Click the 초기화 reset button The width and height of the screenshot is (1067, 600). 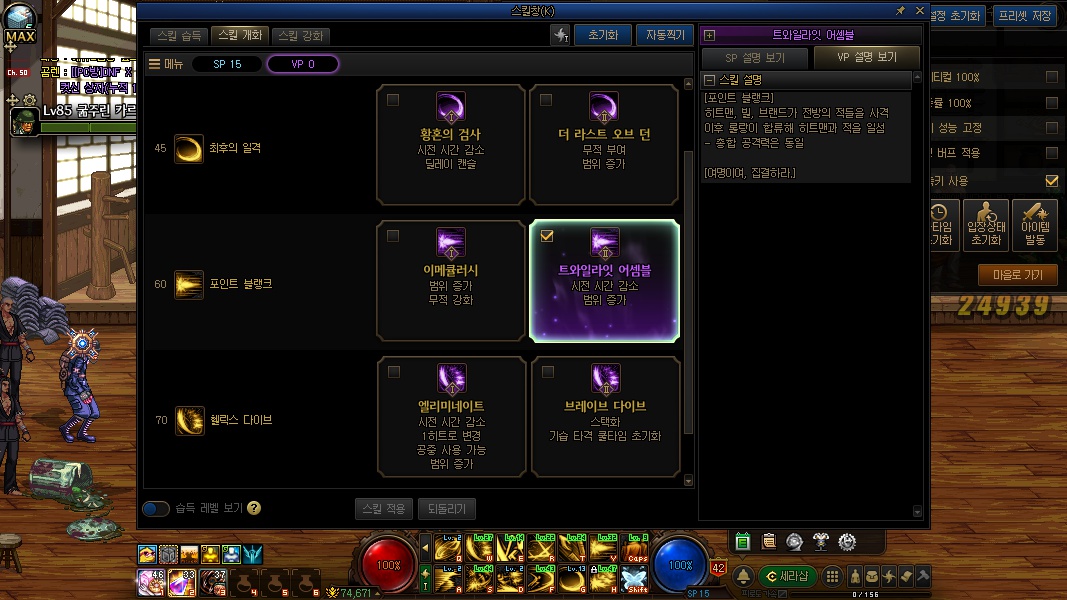pyautogui.click(x=602, y=35)
